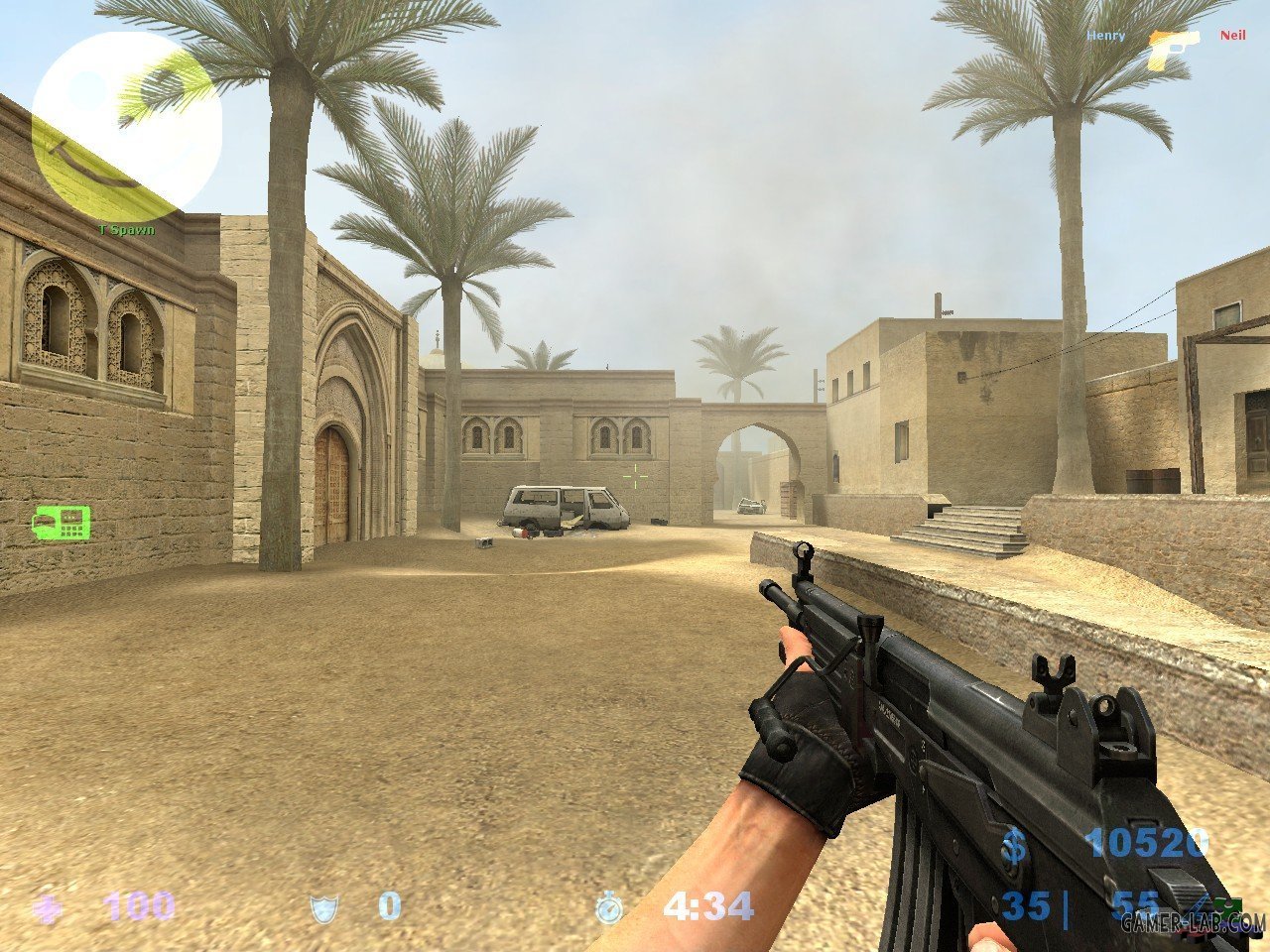This screenshot has width=1270, height=952.
Task: Click the armor shield icon
Action: pos(323,906)
